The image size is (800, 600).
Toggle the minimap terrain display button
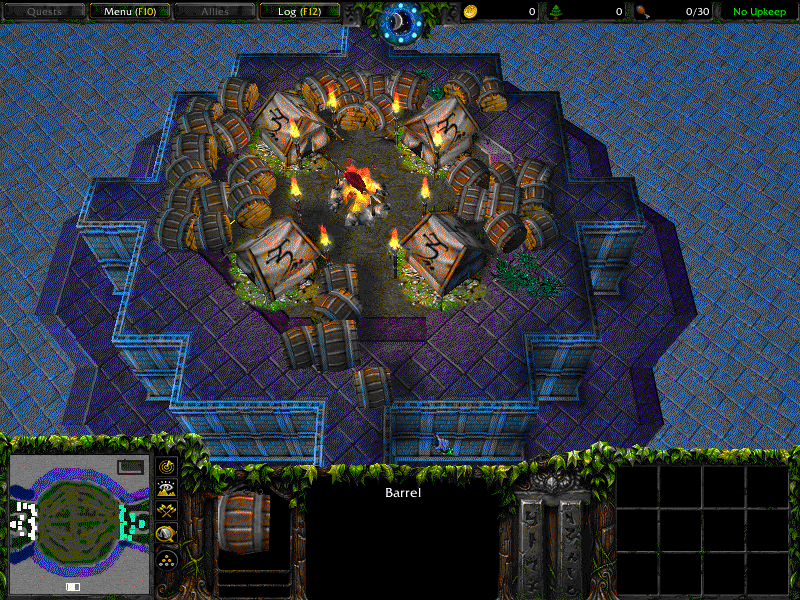point(166,489)
